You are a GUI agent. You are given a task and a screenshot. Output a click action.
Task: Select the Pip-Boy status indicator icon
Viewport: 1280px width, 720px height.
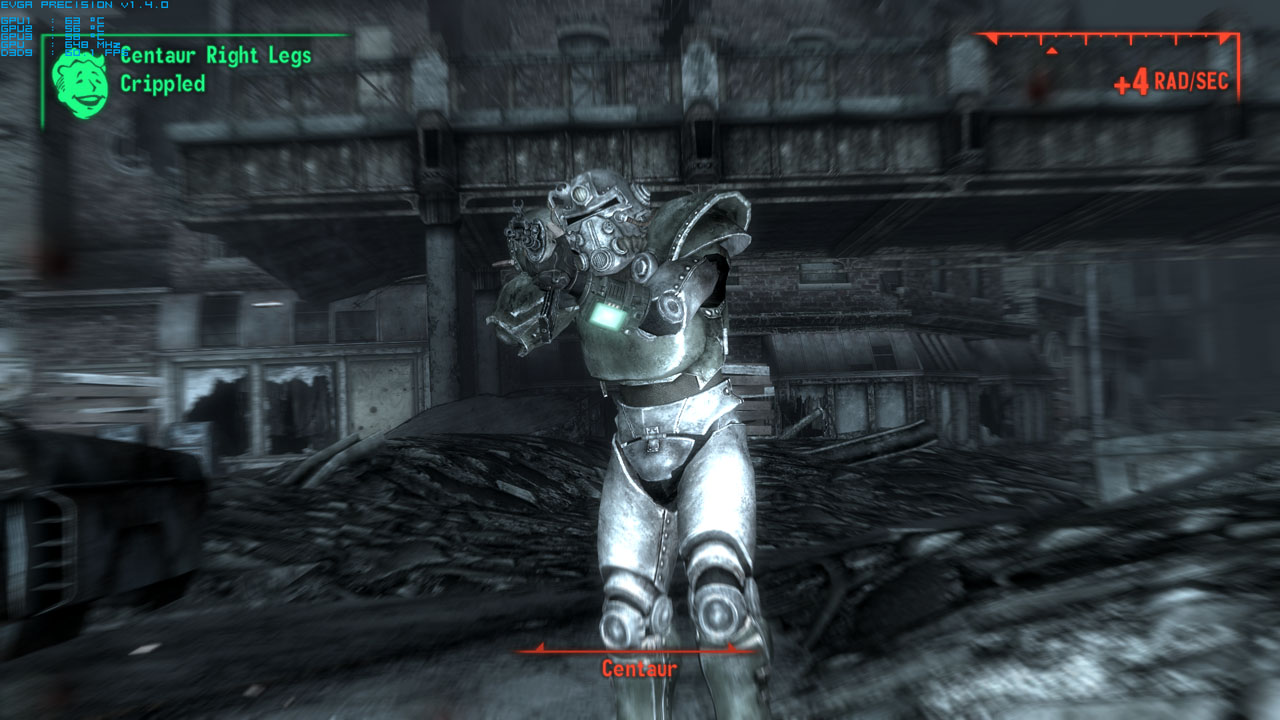point(80,78)
